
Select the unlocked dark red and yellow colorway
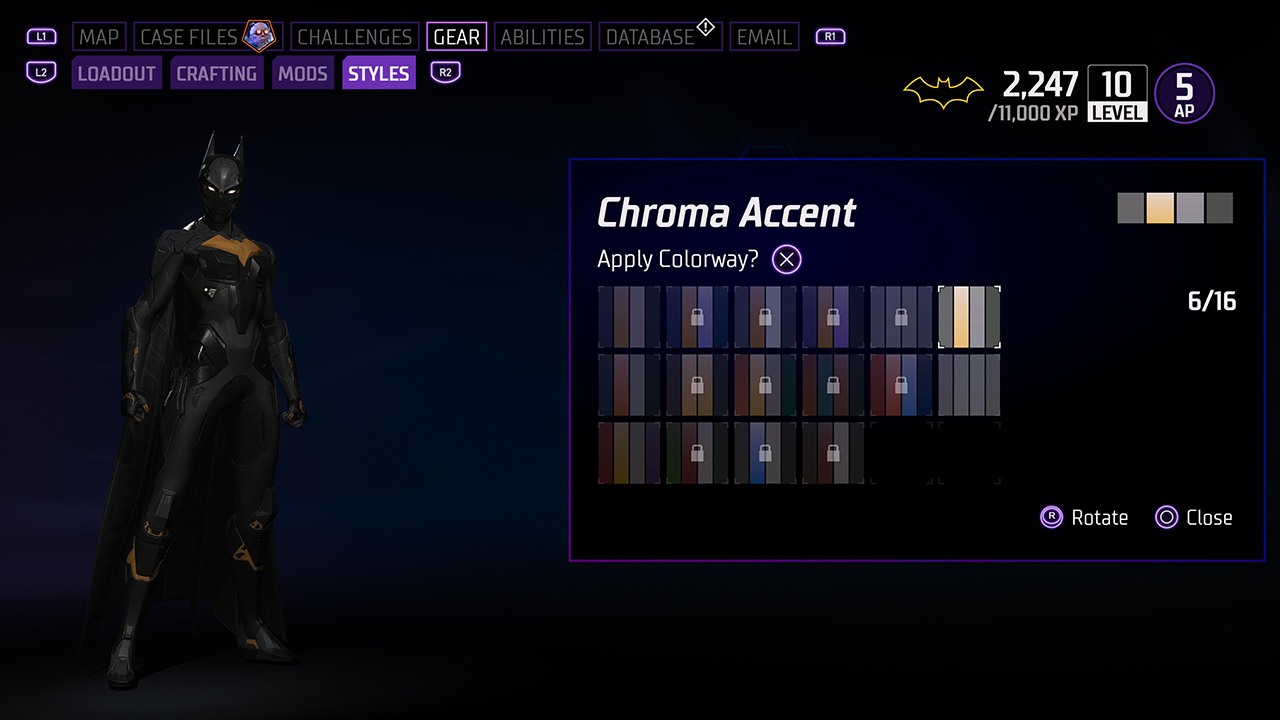(x=629, y=453)
